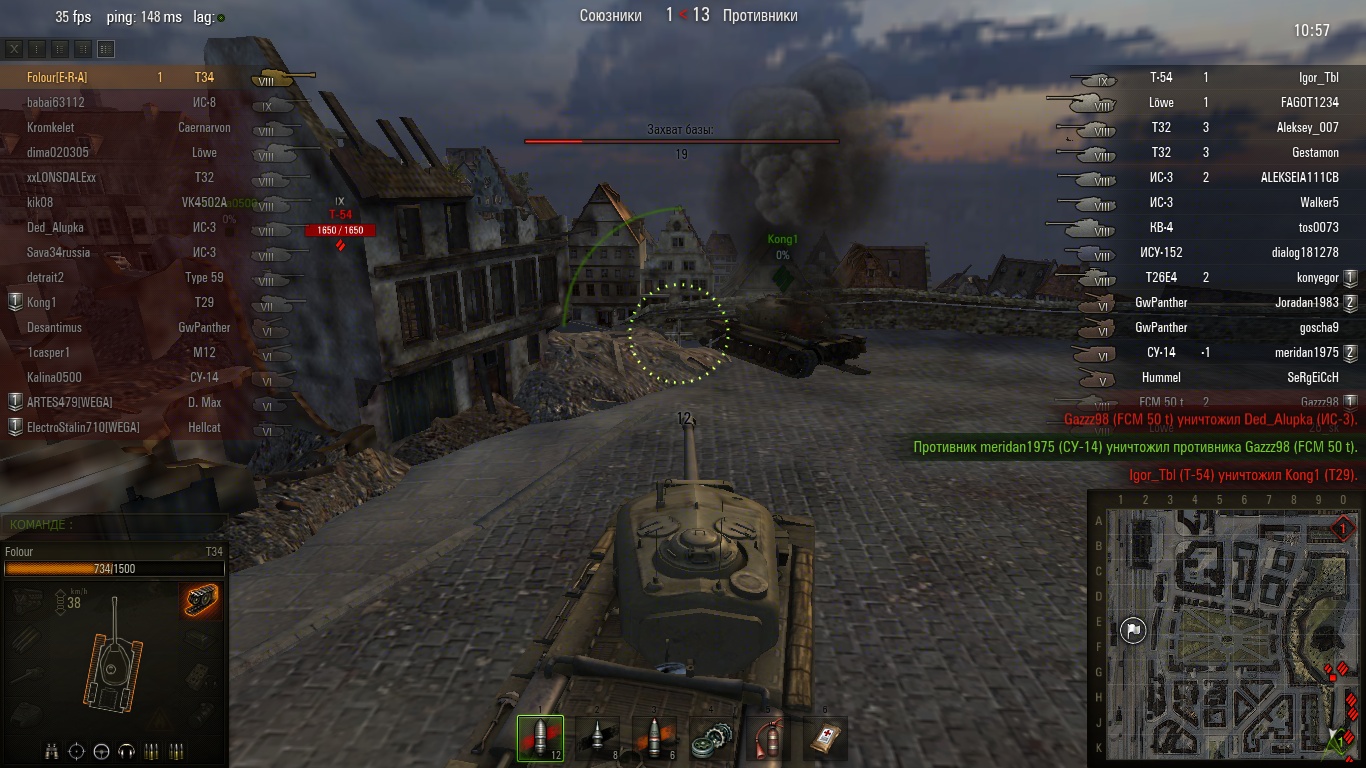Click the radio operator headphones icon
Screen dimensions: 1366x768
[126, 751]
